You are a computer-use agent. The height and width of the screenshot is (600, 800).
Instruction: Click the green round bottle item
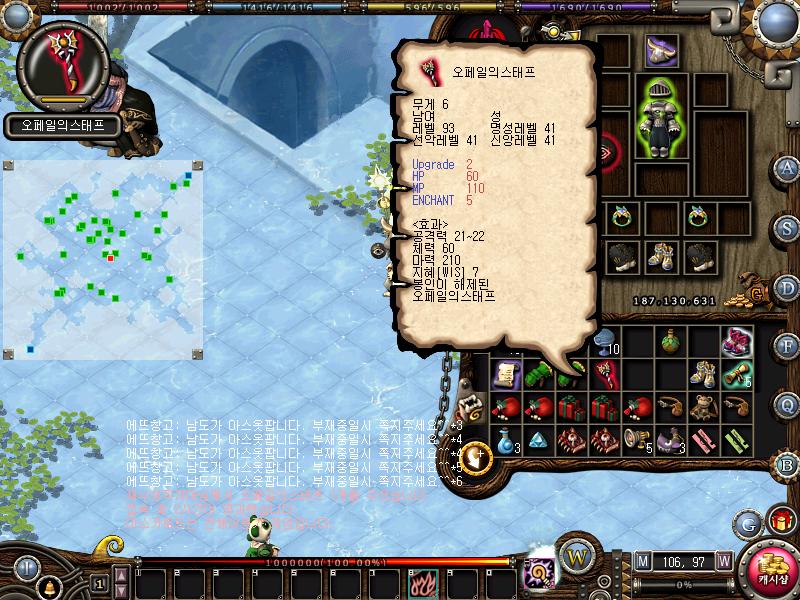[671, 341]
